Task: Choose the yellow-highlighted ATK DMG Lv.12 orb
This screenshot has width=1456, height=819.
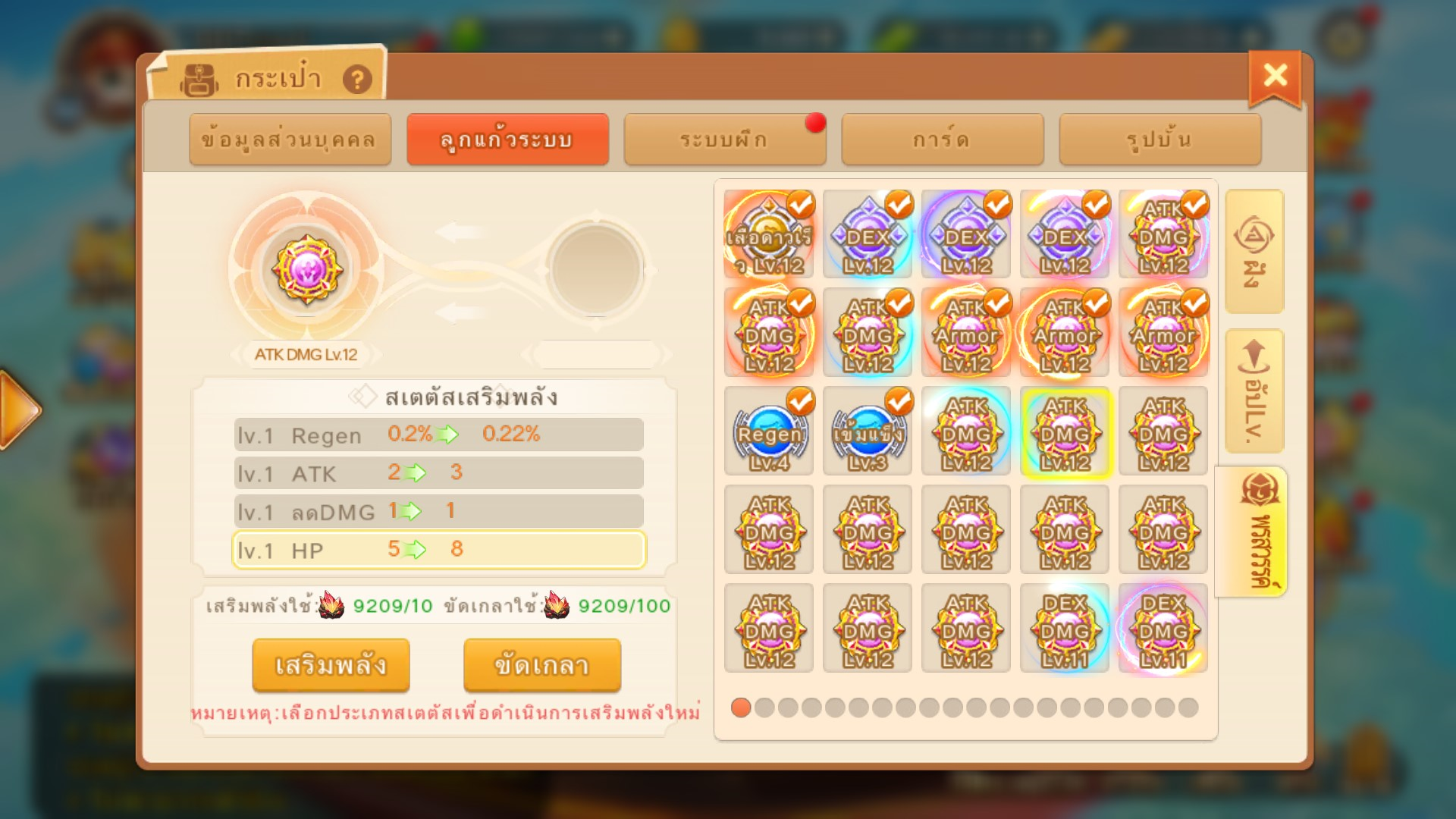Action: coord(1065,431)
